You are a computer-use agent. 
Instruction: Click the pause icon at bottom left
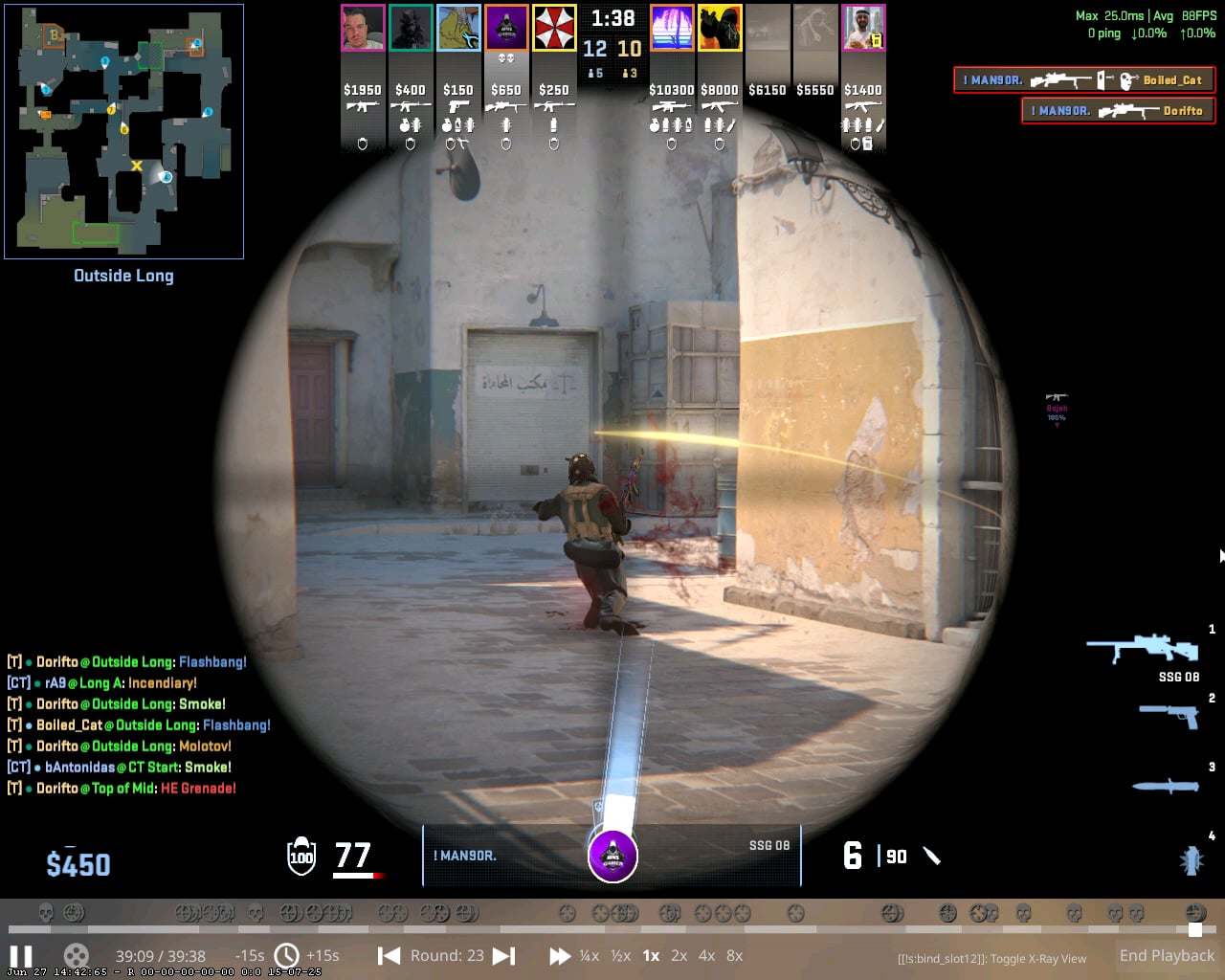click(22, 955)
